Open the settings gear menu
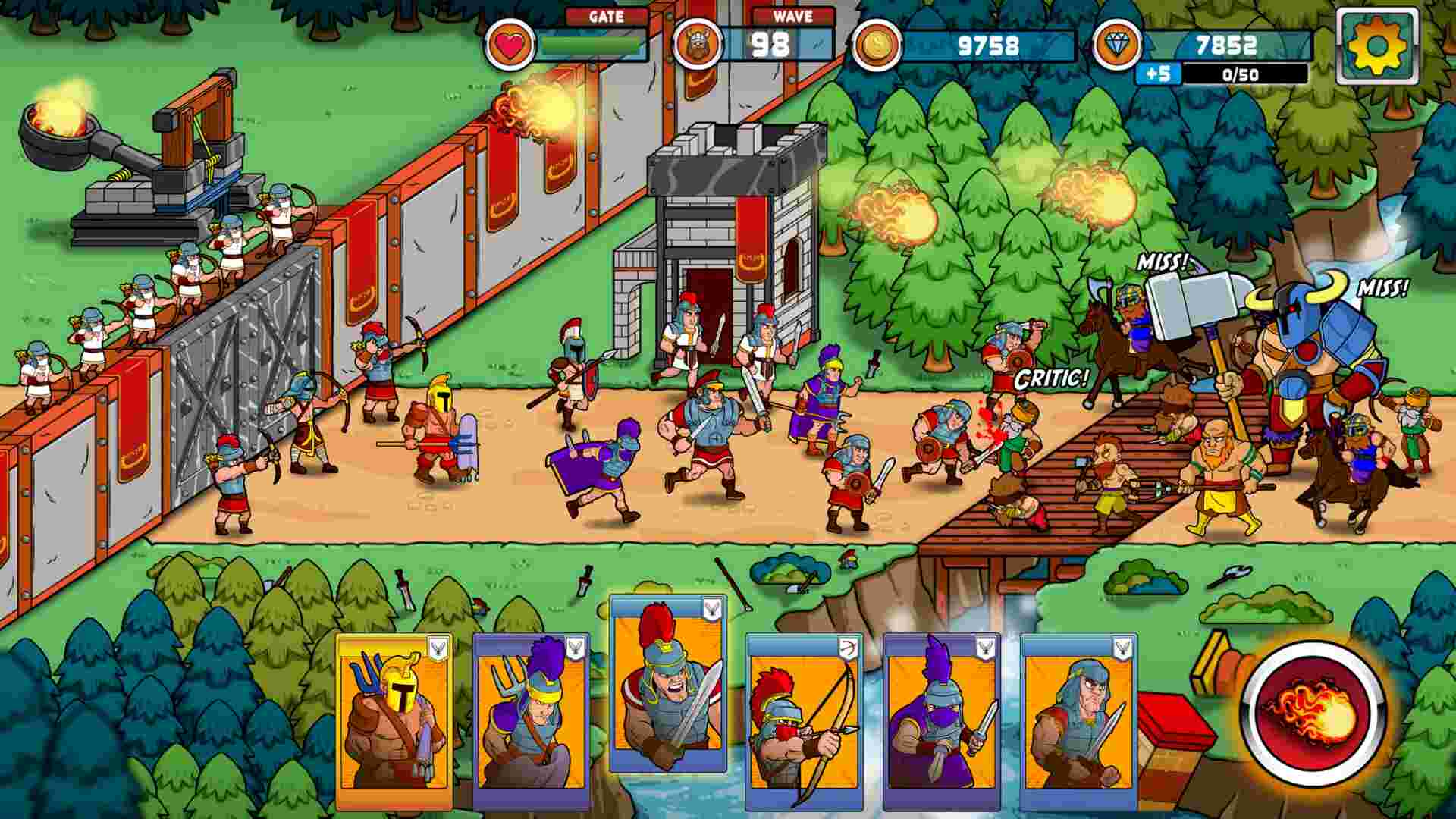The height and width of the screenshot is (819, 1456). pyautogui.click(x=1376, y=45)
